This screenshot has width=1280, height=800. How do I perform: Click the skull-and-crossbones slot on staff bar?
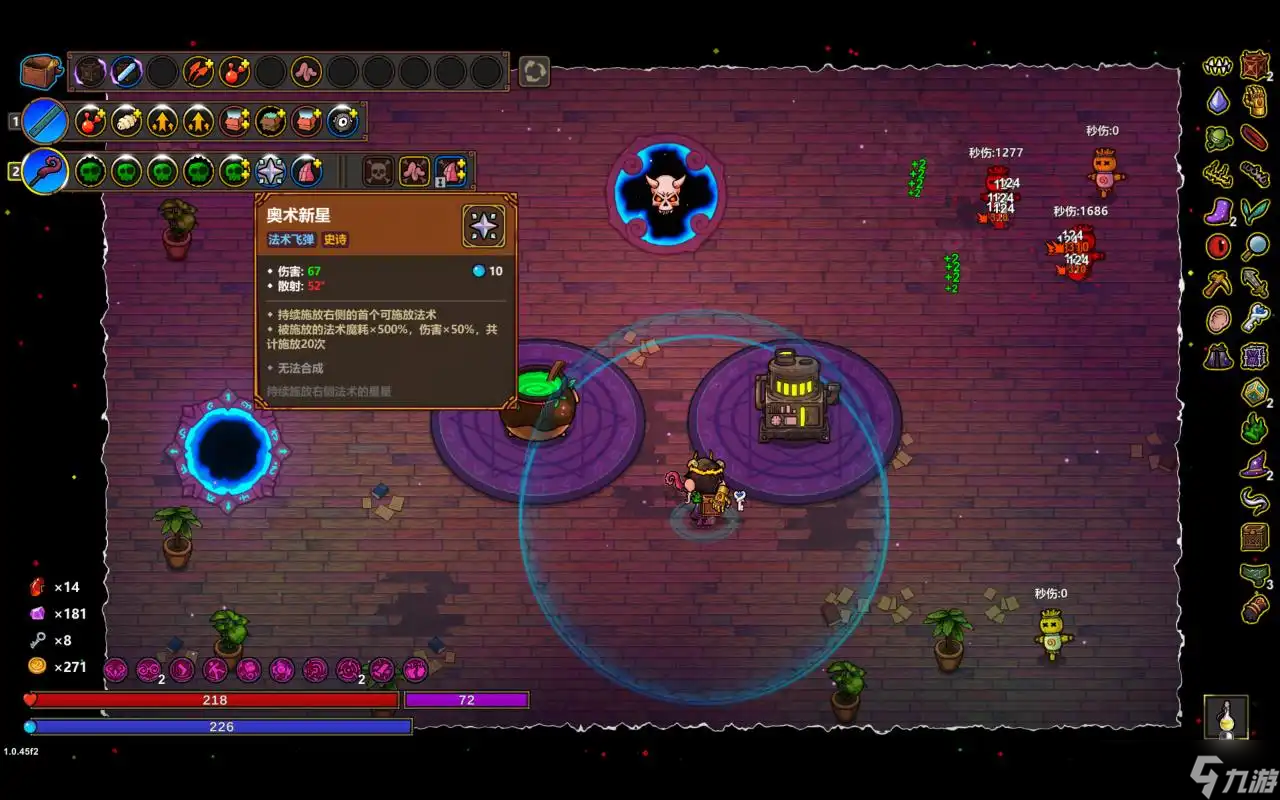pyautogui.click(x=378, y=171)
